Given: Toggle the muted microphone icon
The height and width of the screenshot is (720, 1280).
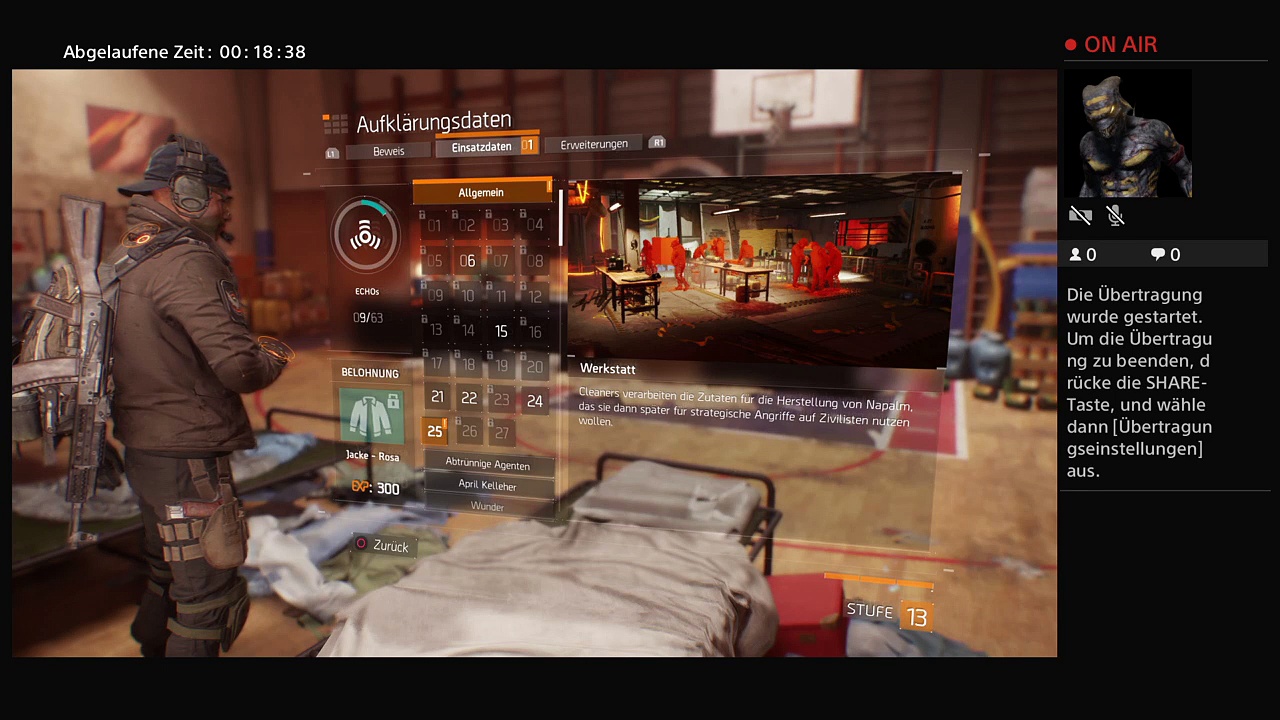Looking at the screenshot, I should pos(1116,215).
